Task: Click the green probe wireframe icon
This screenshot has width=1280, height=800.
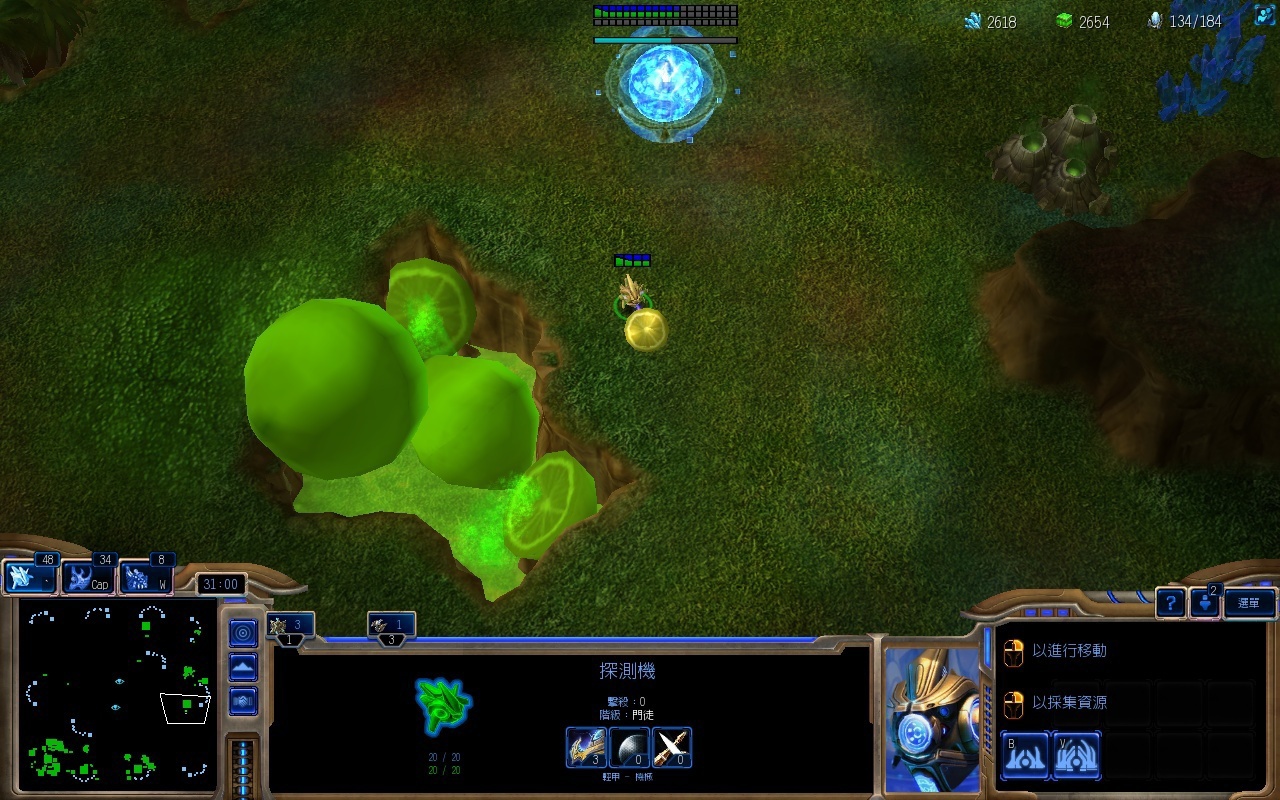Action: pyautogui.click(x=443, y=705)
